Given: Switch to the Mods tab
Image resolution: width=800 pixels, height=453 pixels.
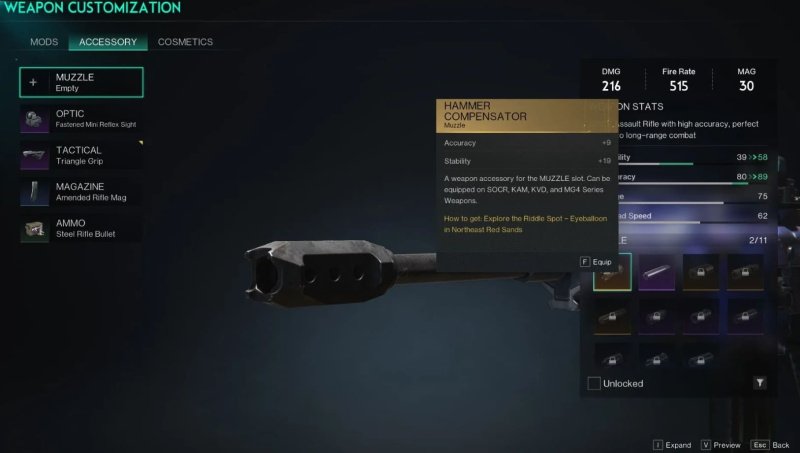Looking at the screenshot, I should point(44,42).
